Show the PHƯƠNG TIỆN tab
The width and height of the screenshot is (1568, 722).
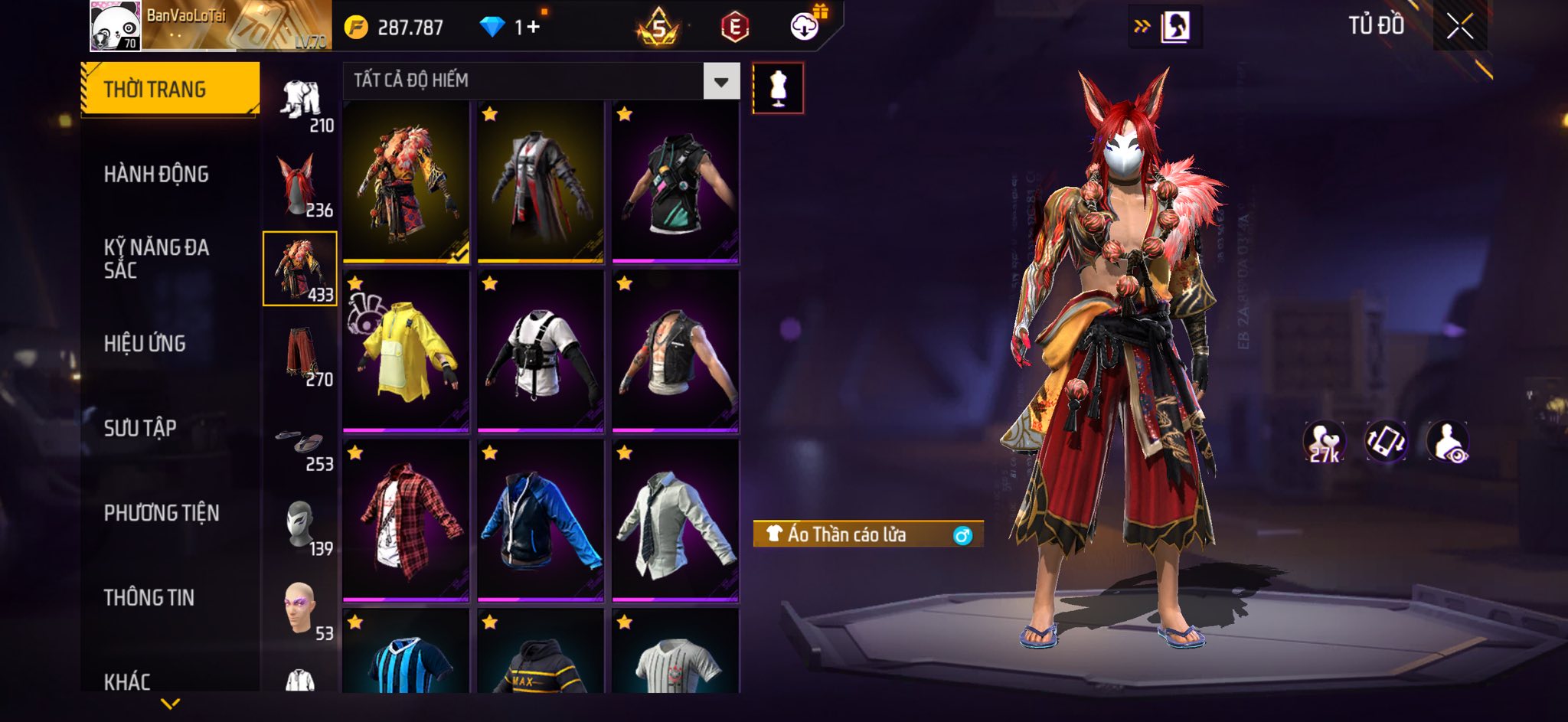(162, 513)
